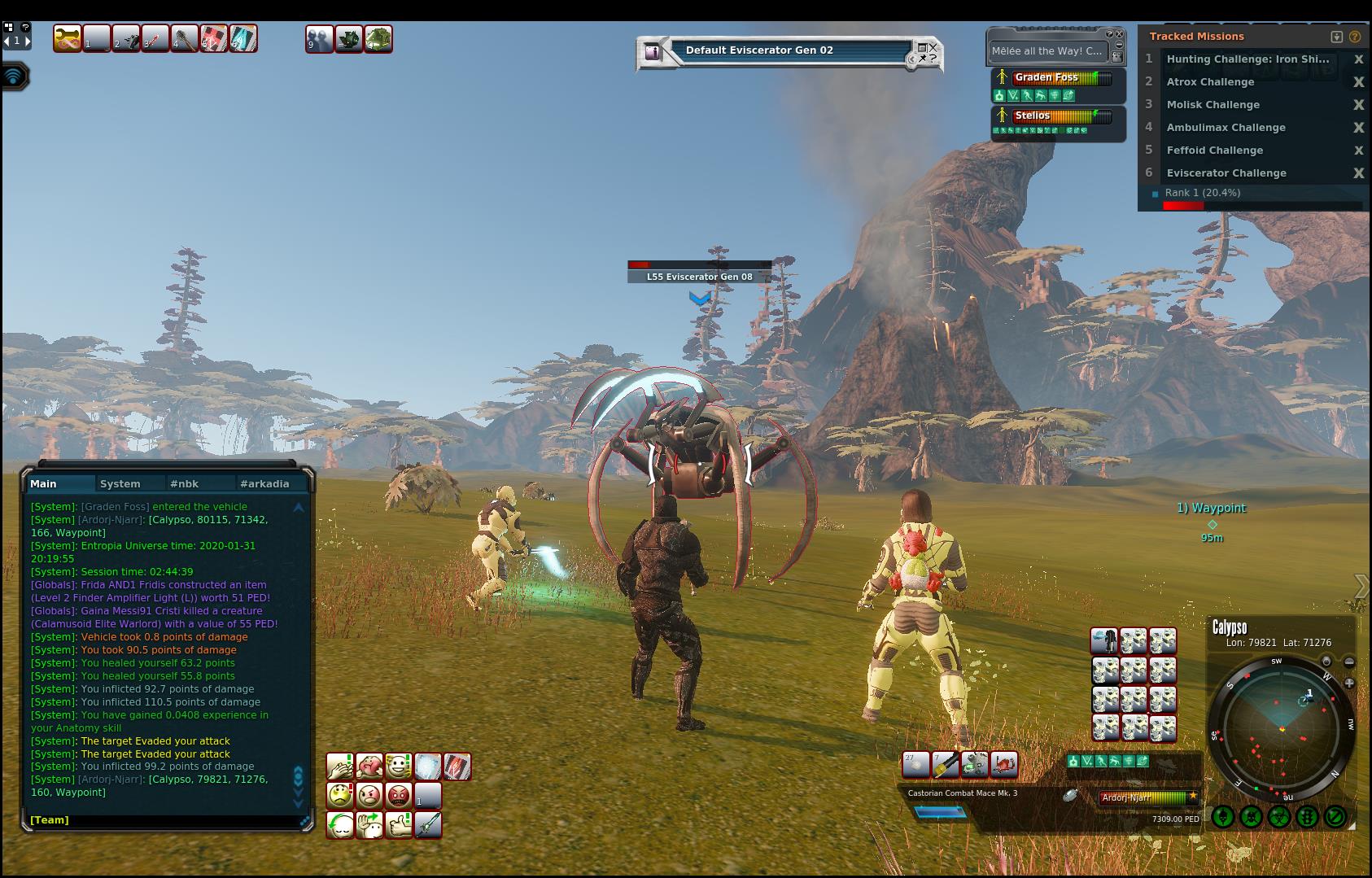Image resolution: width=1372 pixels, height=878 pixels.
Task: Select the #nbk chat tab
Action: pos(184,483)
